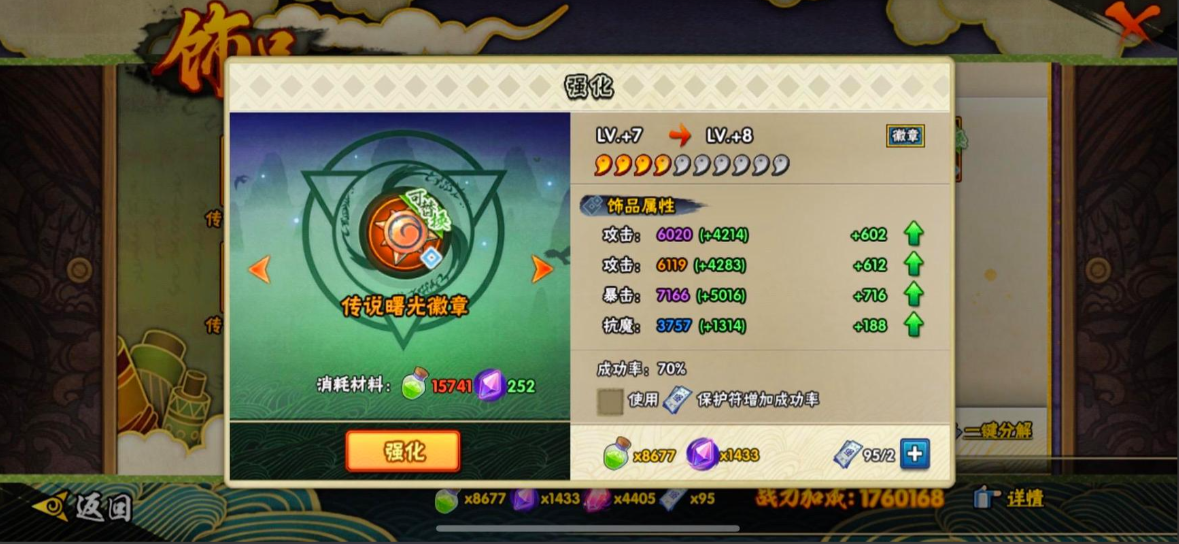Click the orange 强化 enhance button
The image size is (1179, 544).
point(403,451)
